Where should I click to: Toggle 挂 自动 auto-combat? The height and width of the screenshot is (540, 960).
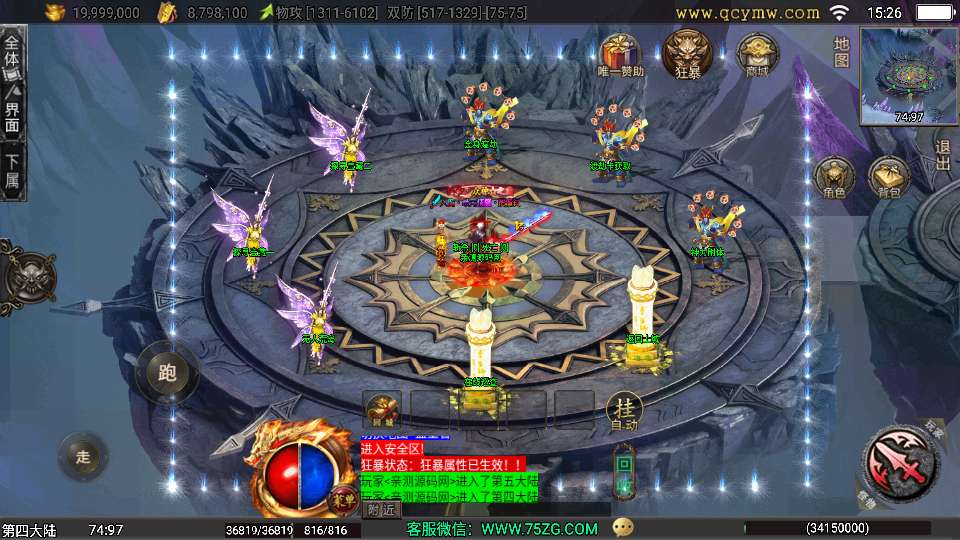tap(625, 410)
